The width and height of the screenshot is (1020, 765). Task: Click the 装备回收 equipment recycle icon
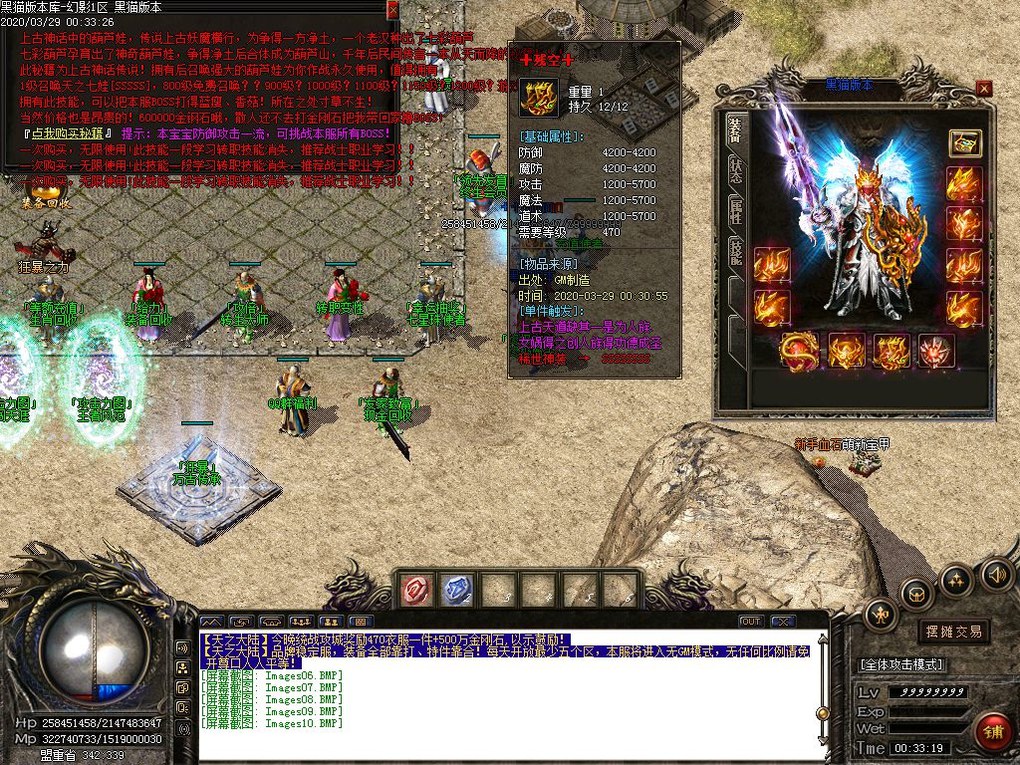click(45, 188)
